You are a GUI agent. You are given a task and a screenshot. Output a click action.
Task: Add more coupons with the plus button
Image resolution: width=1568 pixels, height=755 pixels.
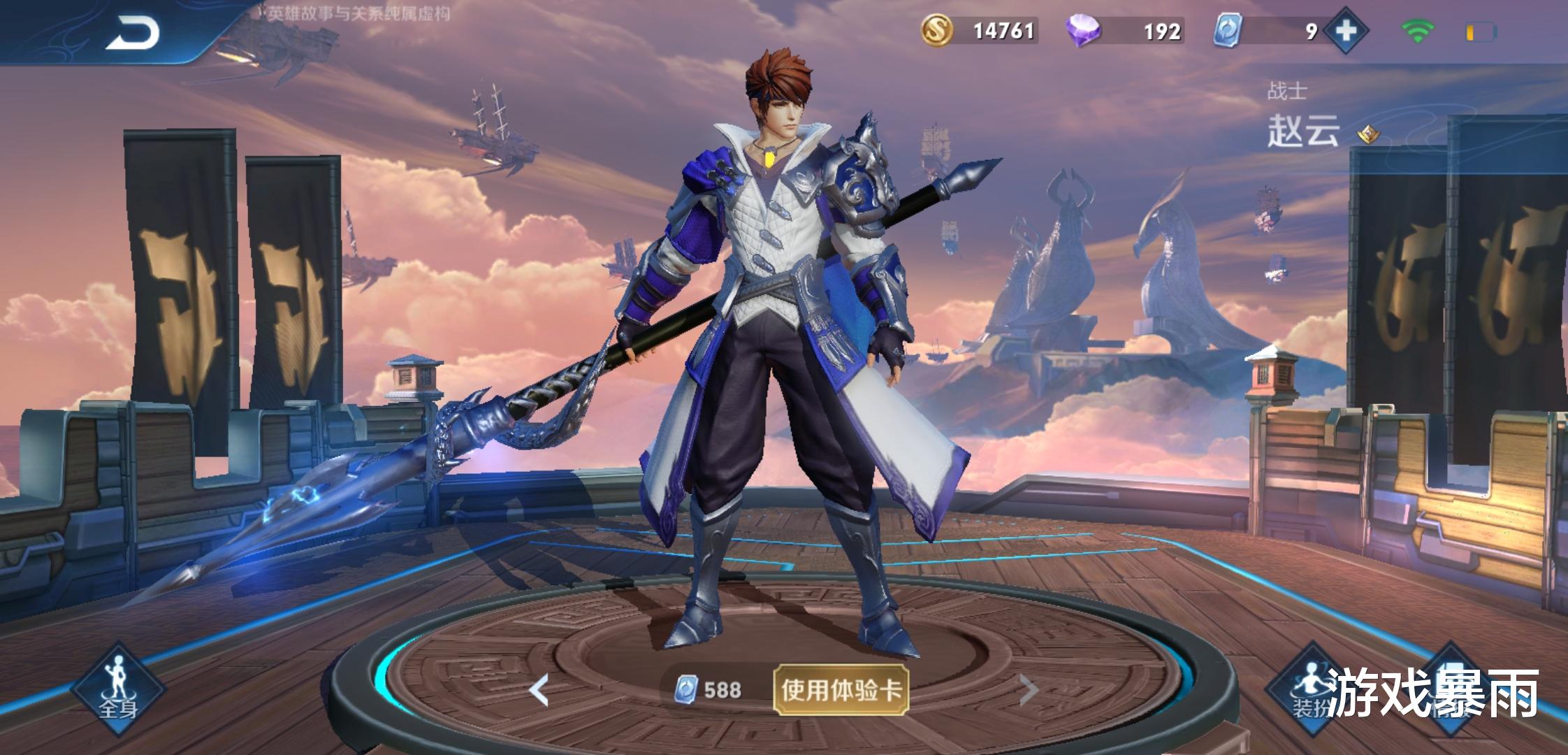(1345, 31)
